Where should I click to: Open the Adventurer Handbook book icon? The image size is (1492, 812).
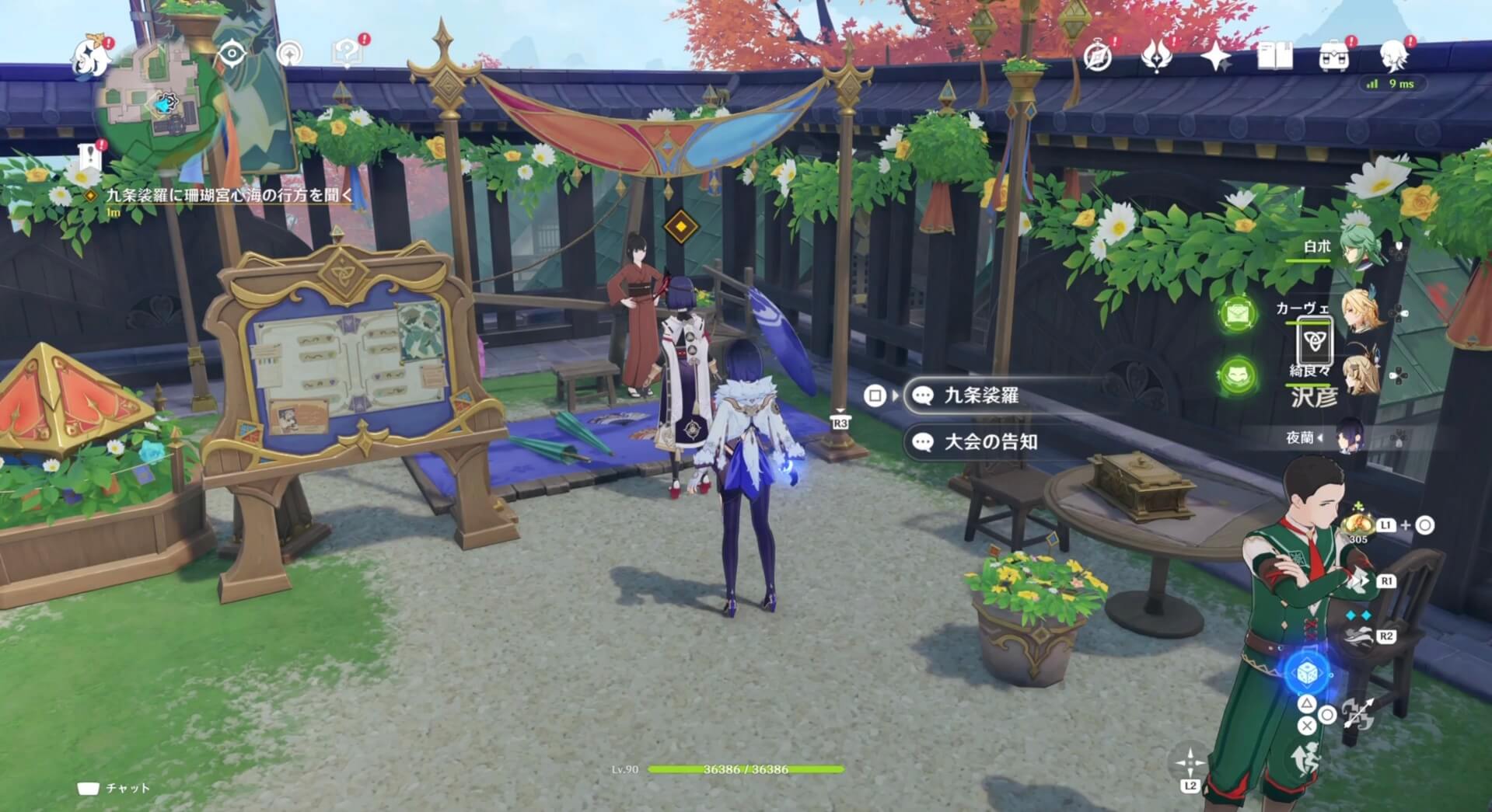coord(1275,54)
